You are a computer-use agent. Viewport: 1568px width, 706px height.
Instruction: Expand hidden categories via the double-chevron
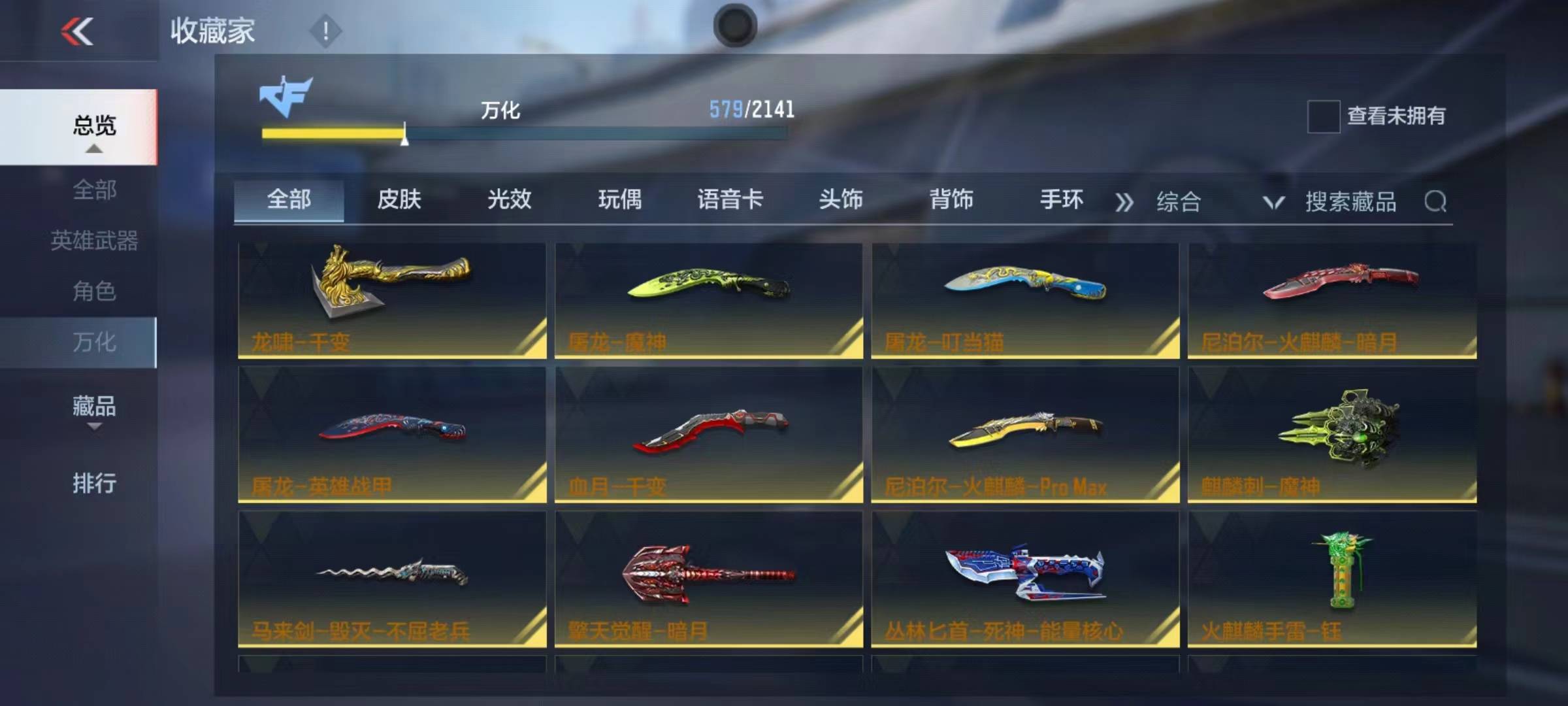pyautogui.click(x=1124, y=203)
